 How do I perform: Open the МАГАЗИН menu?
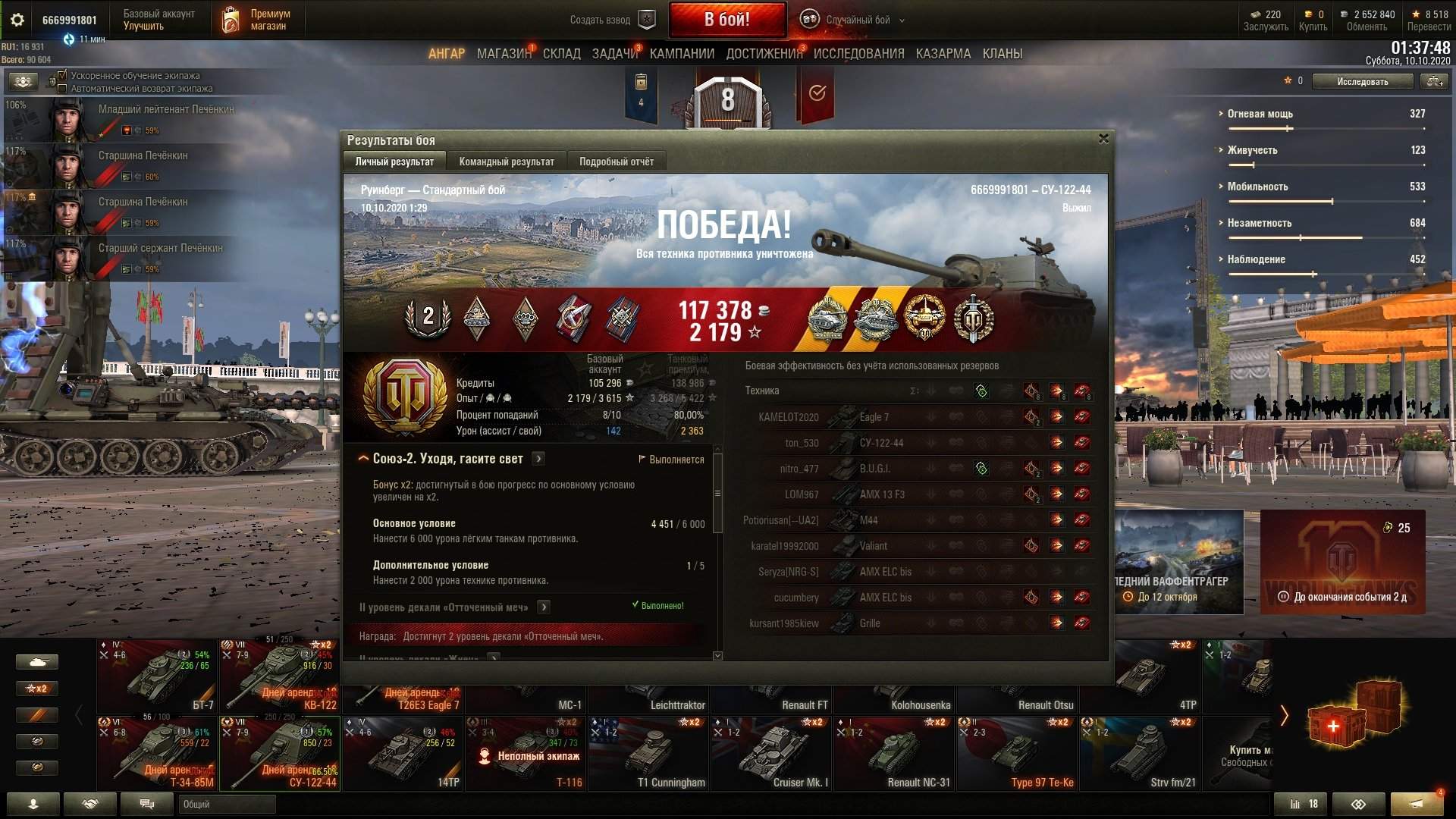(504, 54)
